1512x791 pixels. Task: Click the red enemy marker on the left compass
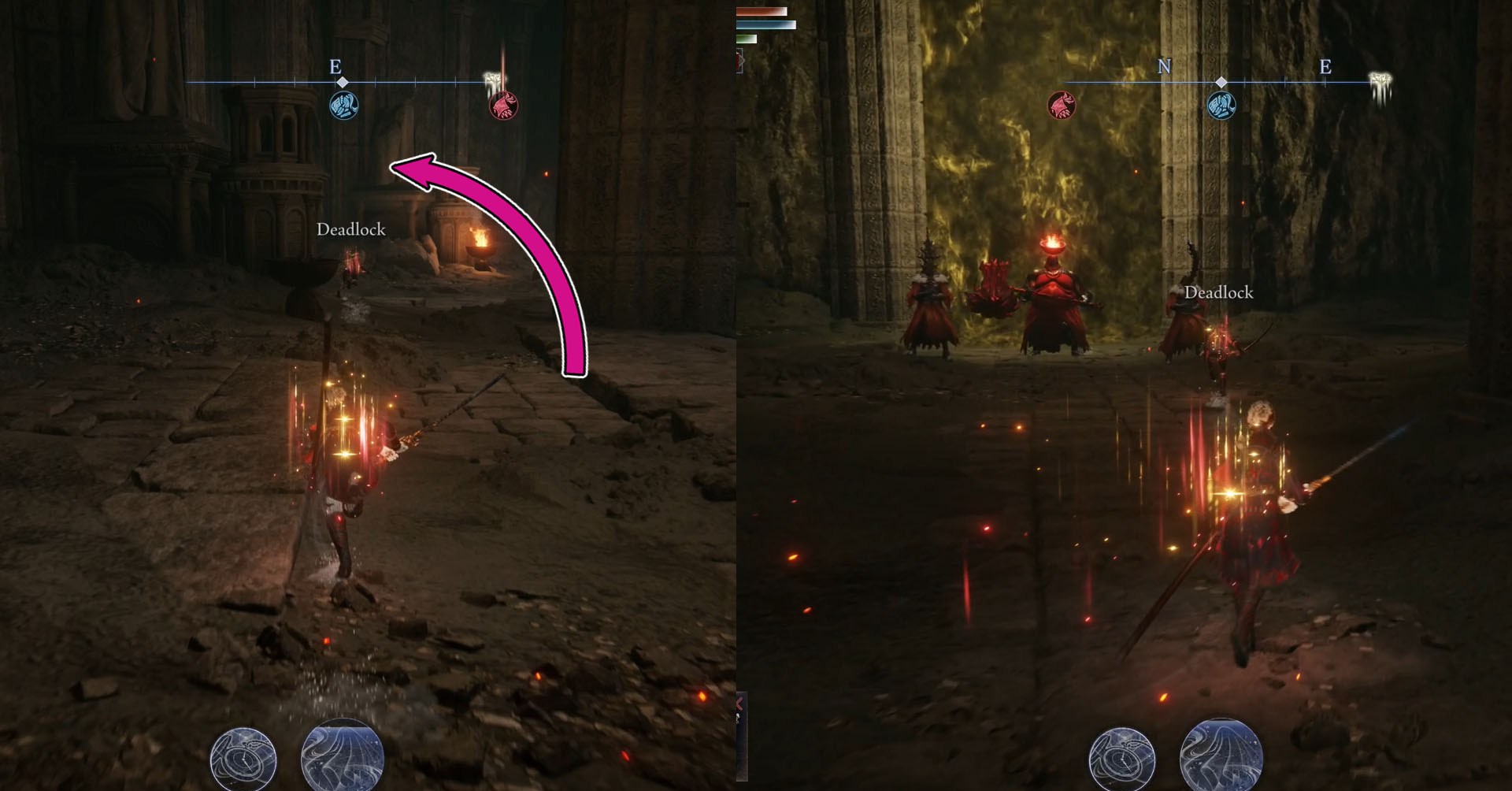pos(502,103)
